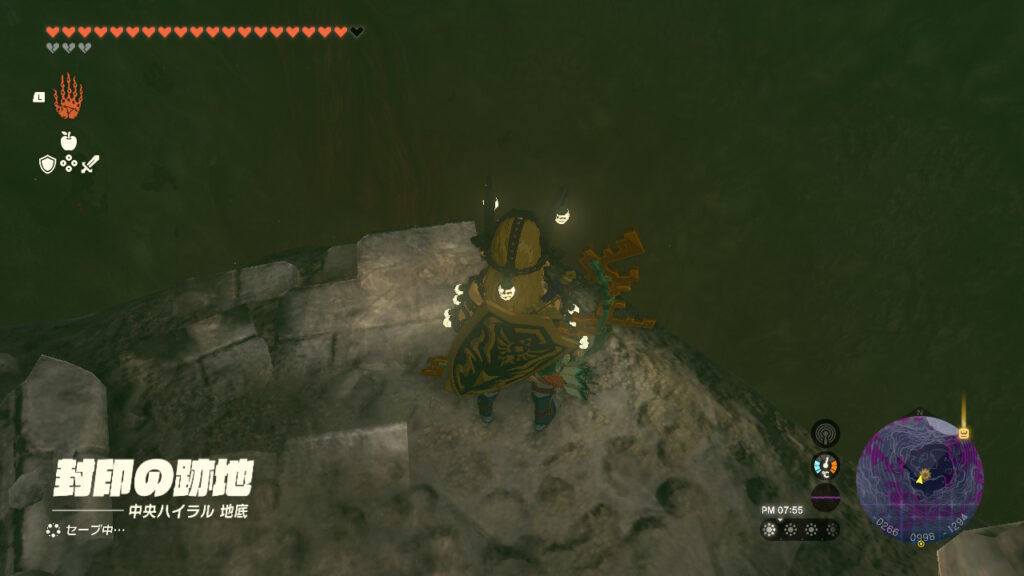Viewport: 1024px width, 576px height.
Task: Activate the orange hand ability icon
Action: 68,97
